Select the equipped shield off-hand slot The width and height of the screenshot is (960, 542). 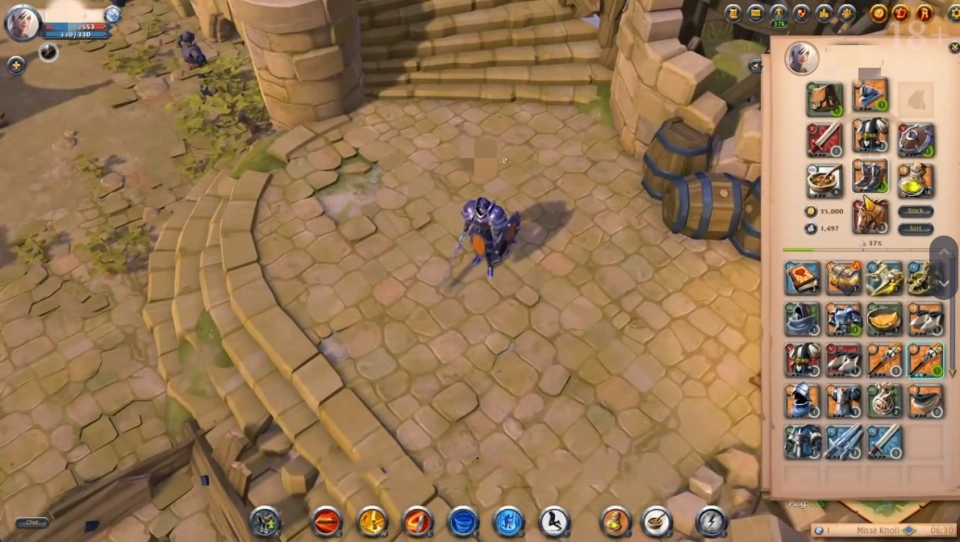pos(915,139)
